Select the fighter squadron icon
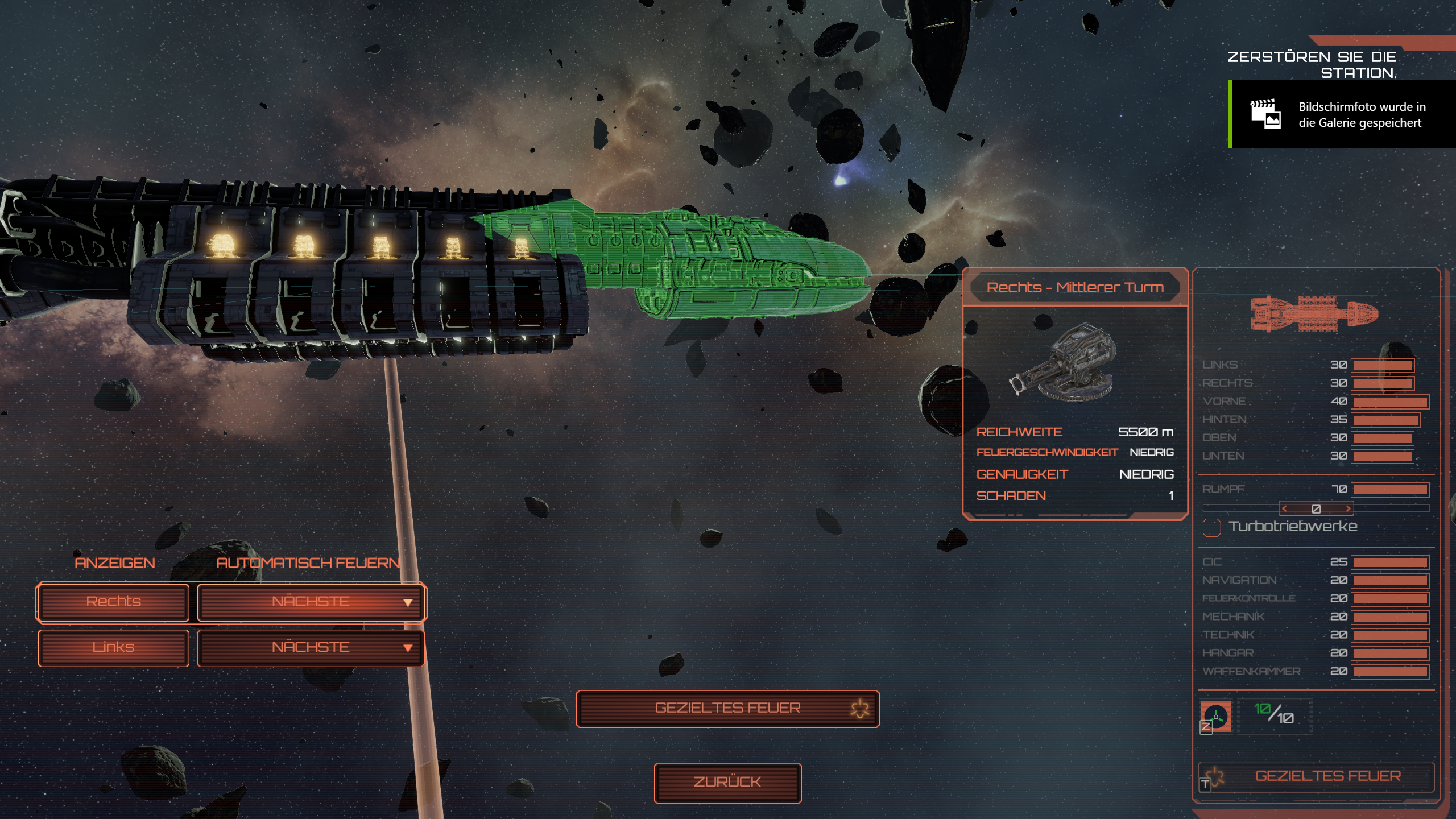The image size is (1456, 819). coord(1216,717)
